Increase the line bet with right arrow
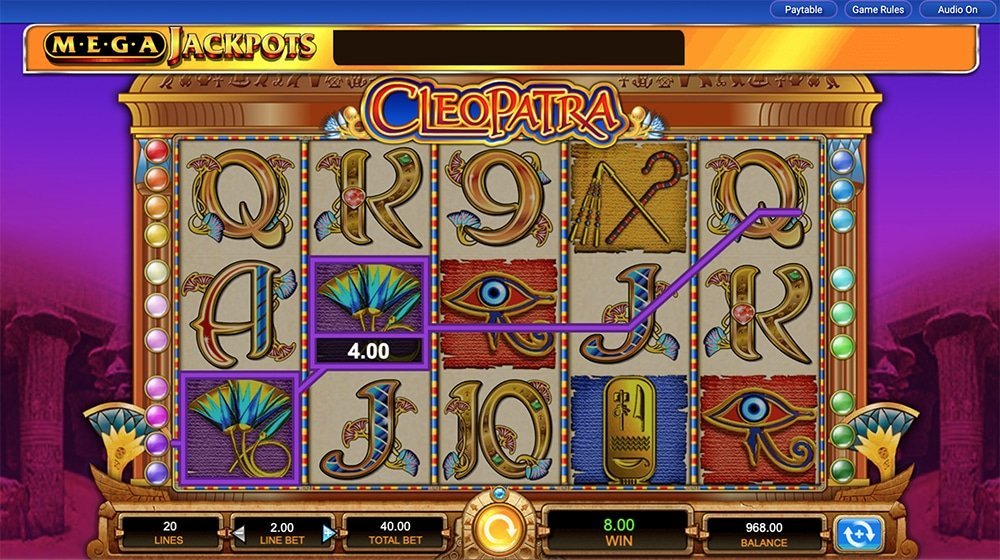Screen dimensions: 1000x560 (328, 534)
